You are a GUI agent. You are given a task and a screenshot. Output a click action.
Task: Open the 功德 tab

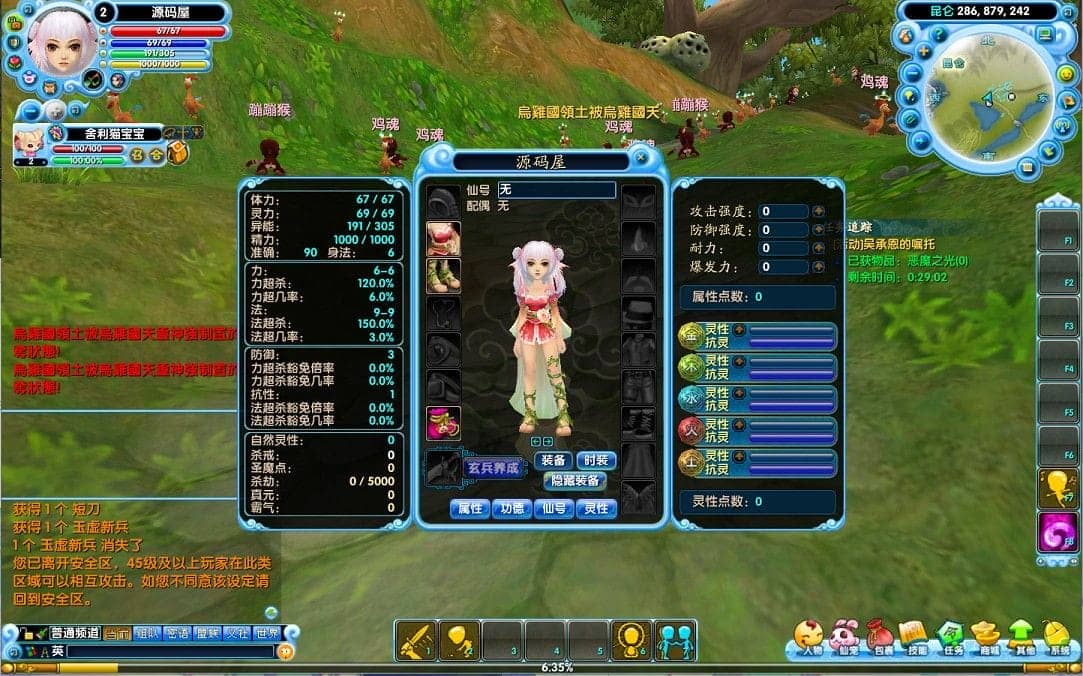pos(511,509)
